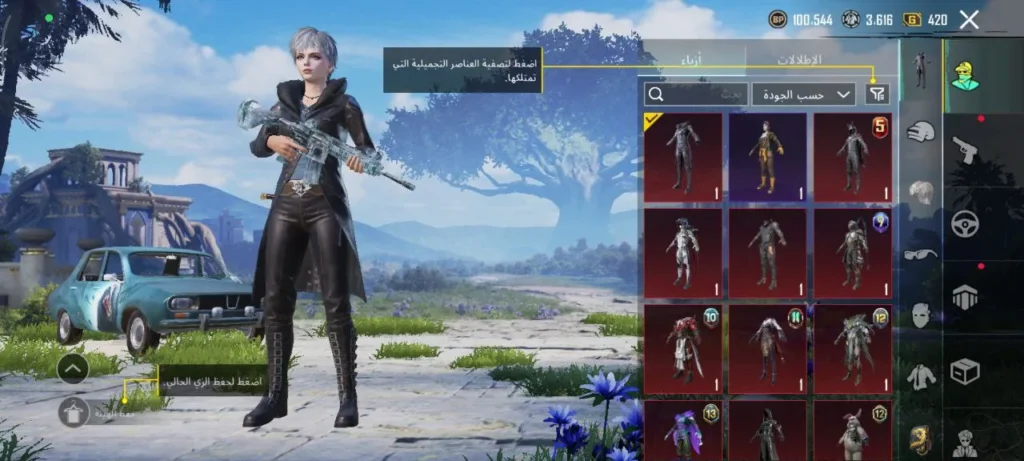Screen dimensions: 1024x461
Task: Select the outfit tile with the red 5 badge
Action: 852,157
